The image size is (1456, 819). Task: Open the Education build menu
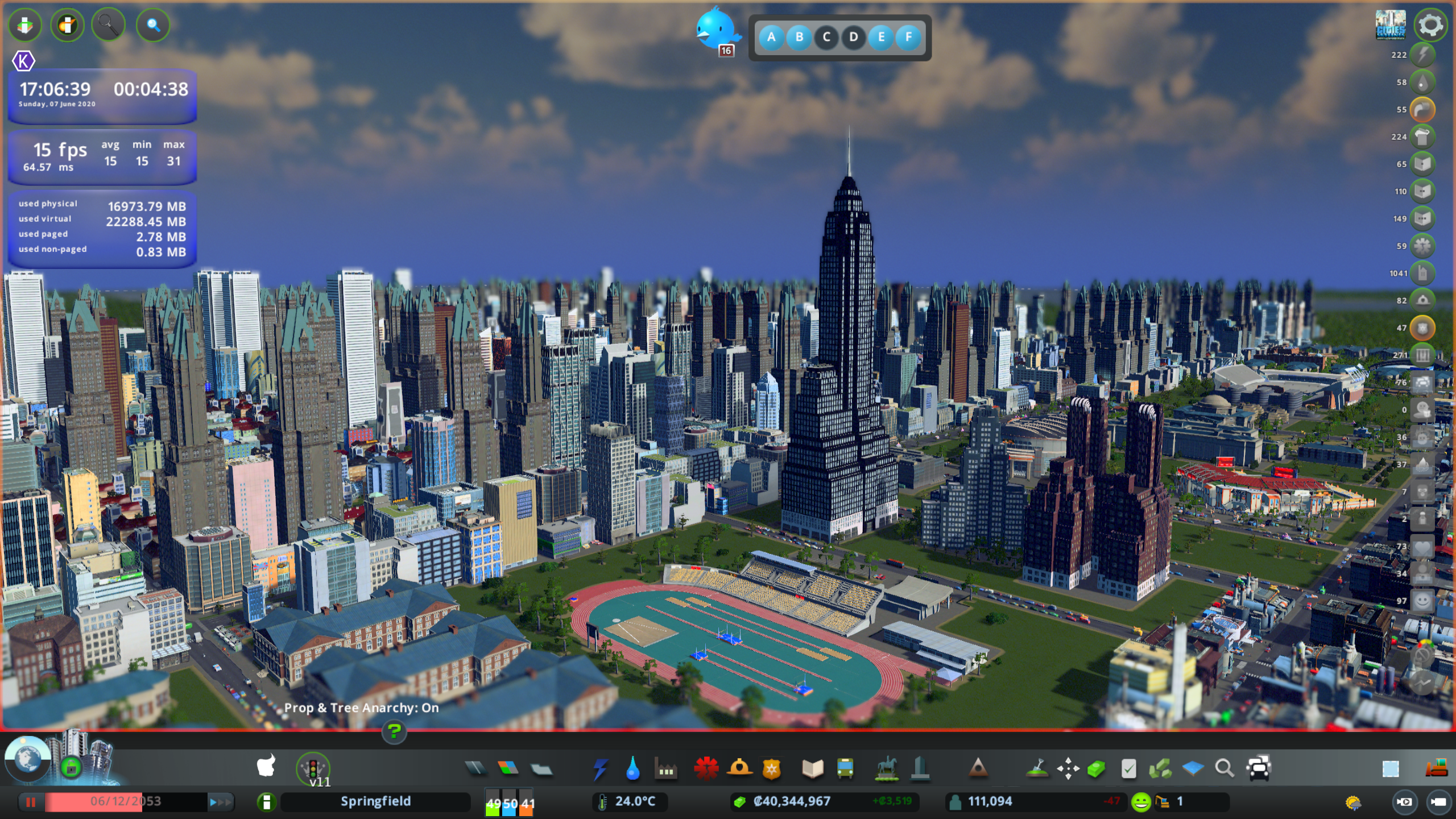(813, 769)
